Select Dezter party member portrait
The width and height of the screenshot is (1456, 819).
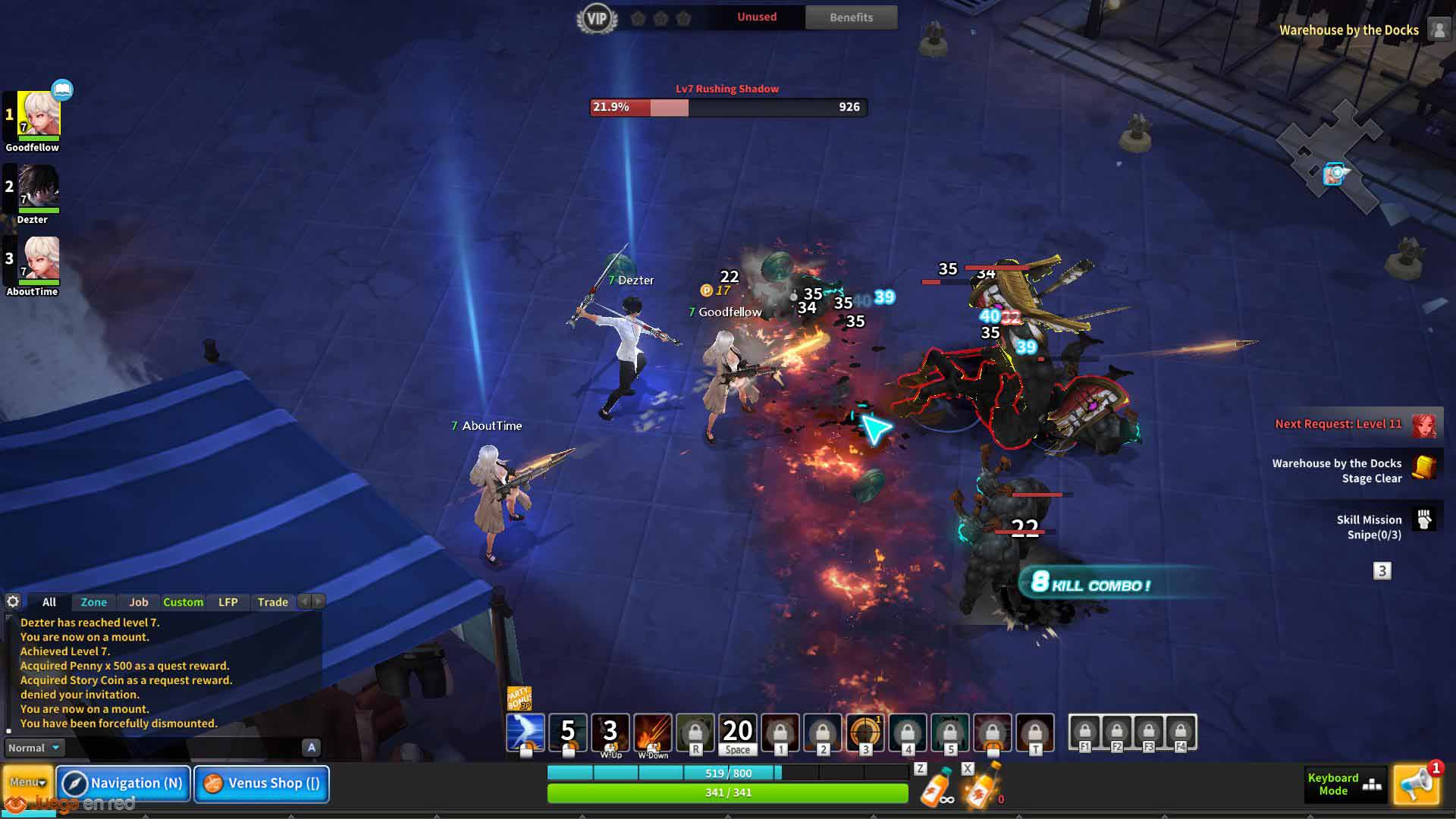click(38, 187)
